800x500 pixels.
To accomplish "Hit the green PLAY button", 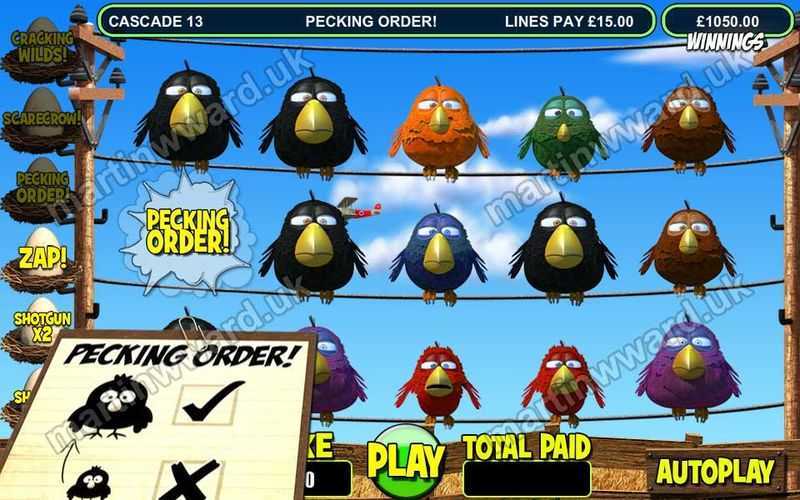I will (x=405, y=460).
